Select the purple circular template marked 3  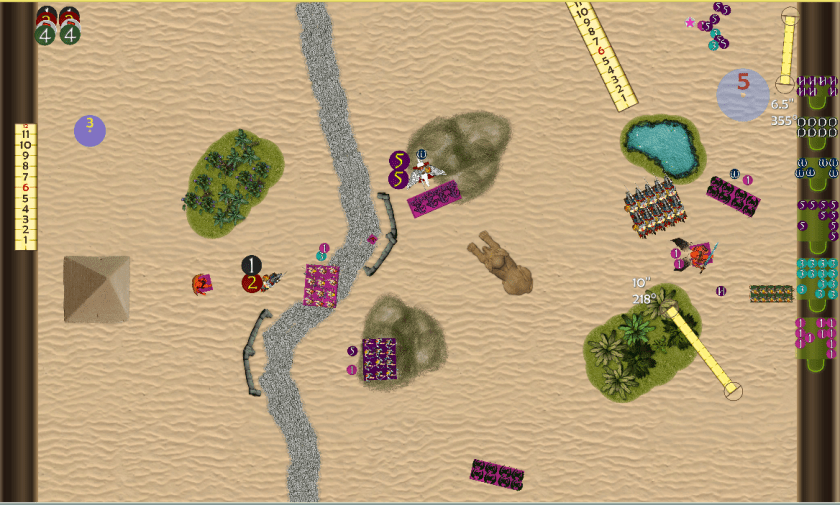[x=90, y=130]
